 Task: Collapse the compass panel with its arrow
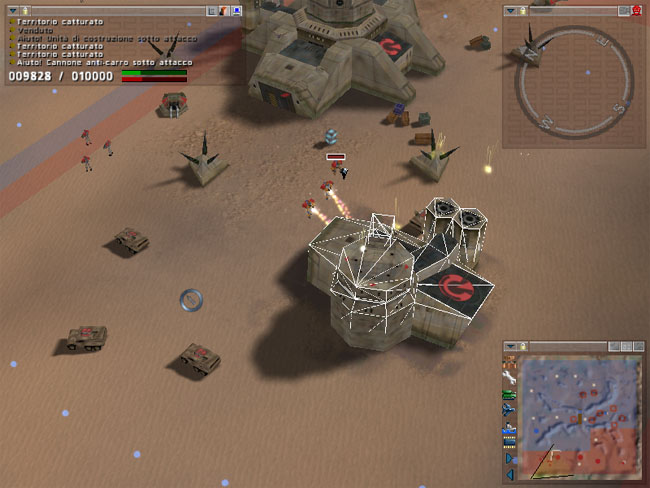(510, 11)
